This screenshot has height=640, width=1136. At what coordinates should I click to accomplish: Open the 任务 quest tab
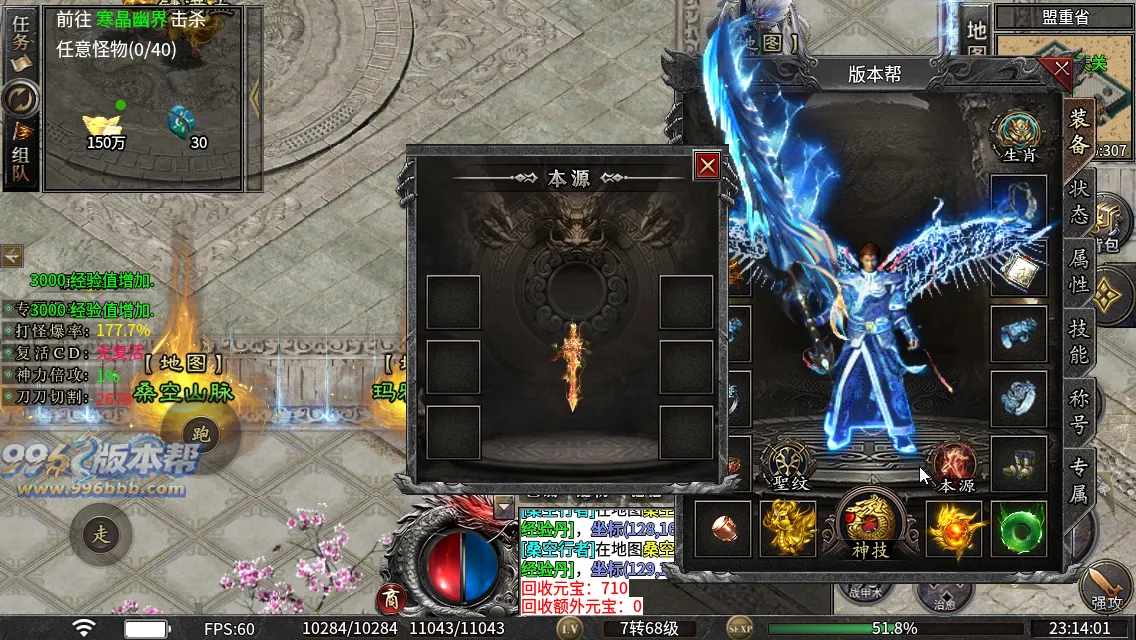pos(20,46)
